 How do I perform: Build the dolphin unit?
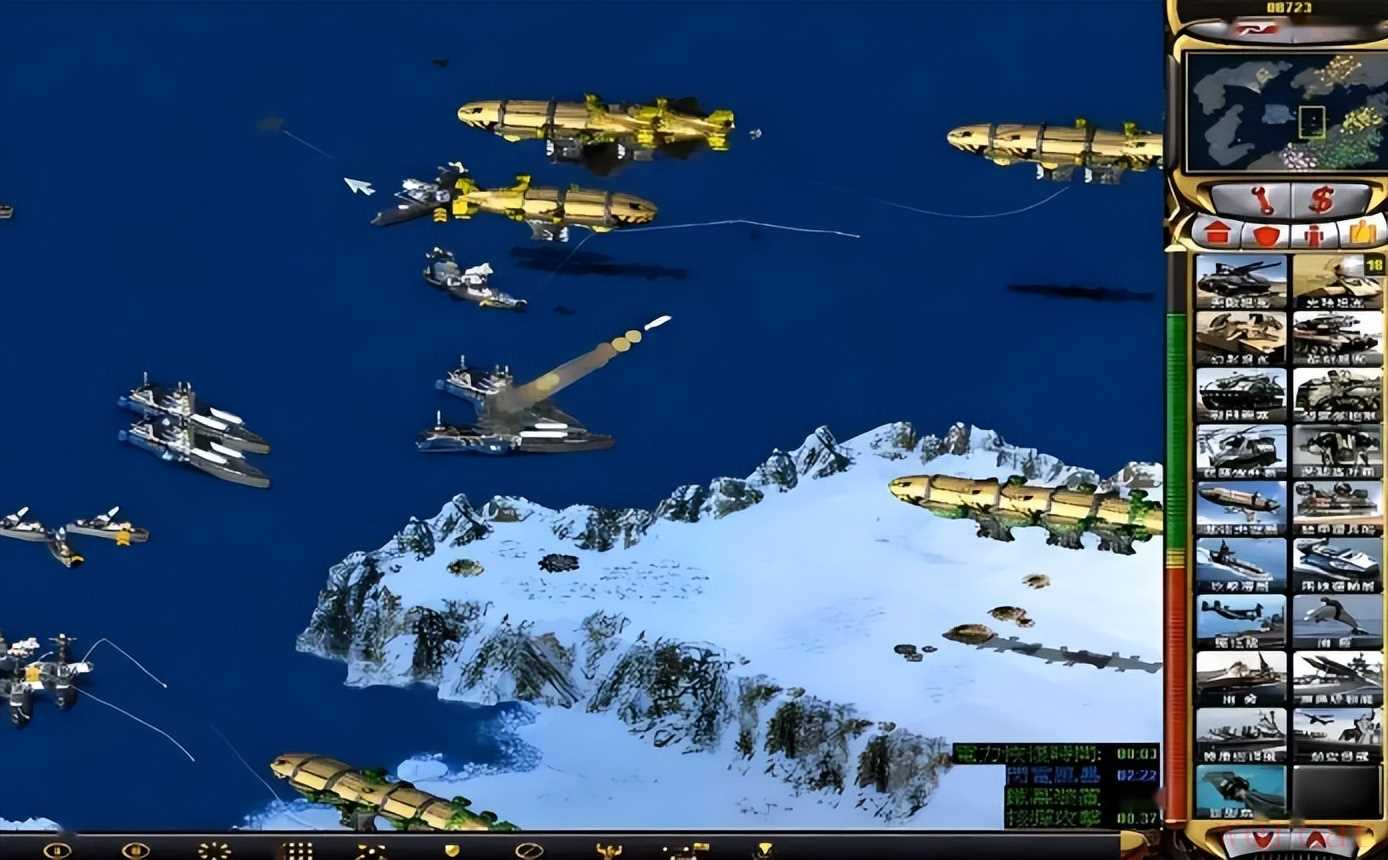(x=1337, y=621)
